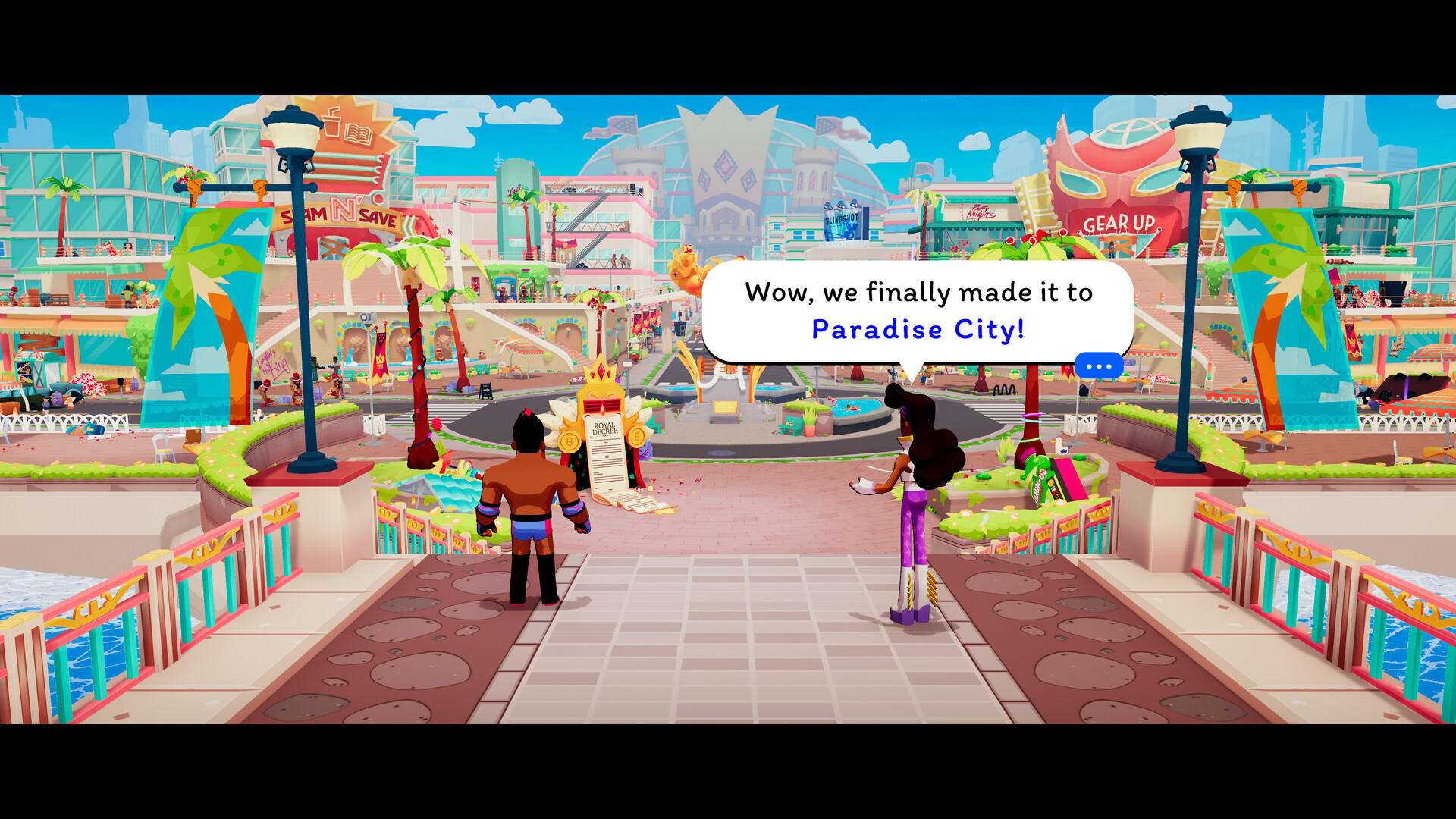Click the security camera near the plaza wall
Viewport: 1456px width, 819px height.
coord(366,318)
